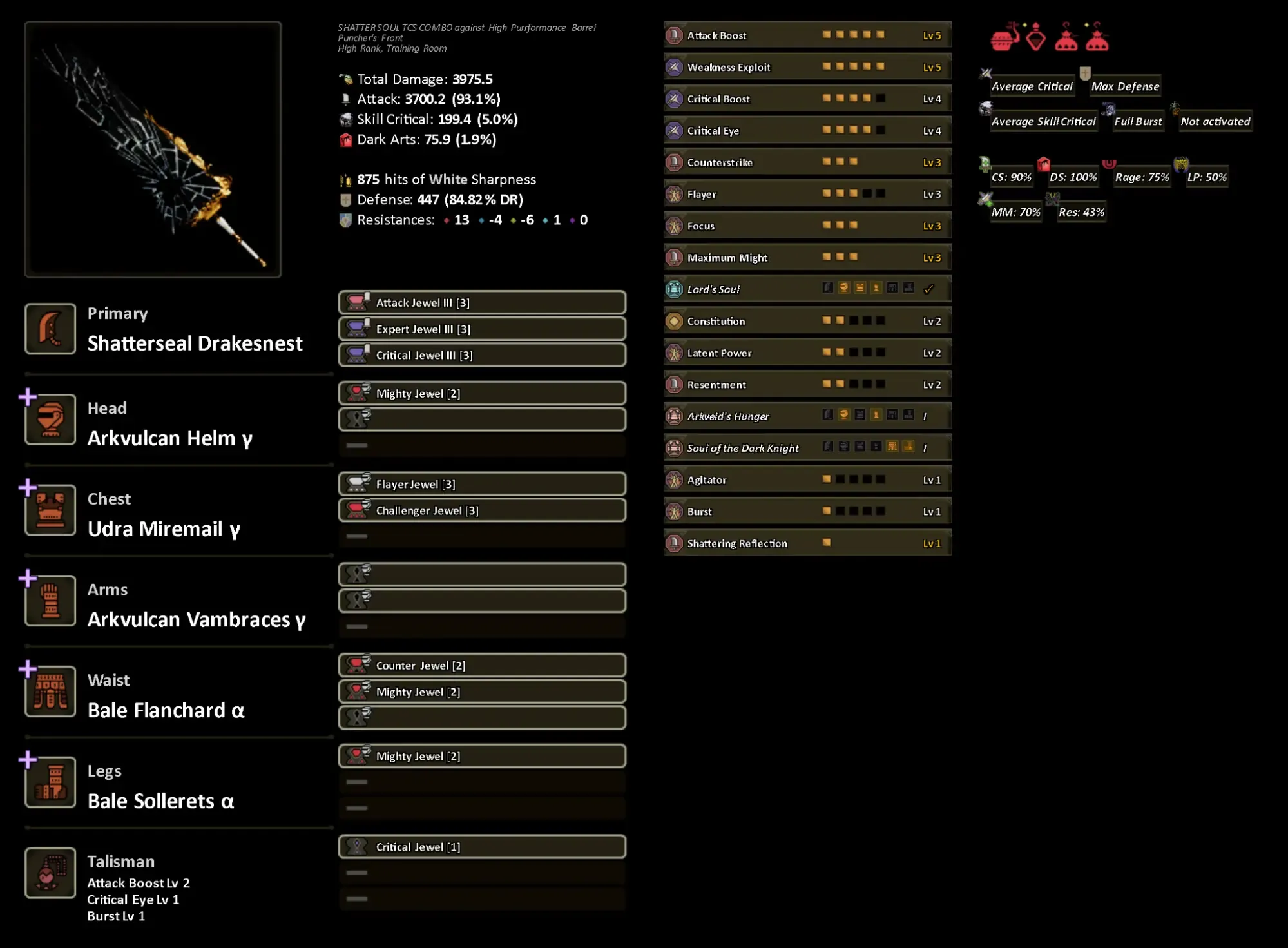Switch the Max Defense option
The width and height of the screenshot is (1288, 948).
click(1125, 86)
